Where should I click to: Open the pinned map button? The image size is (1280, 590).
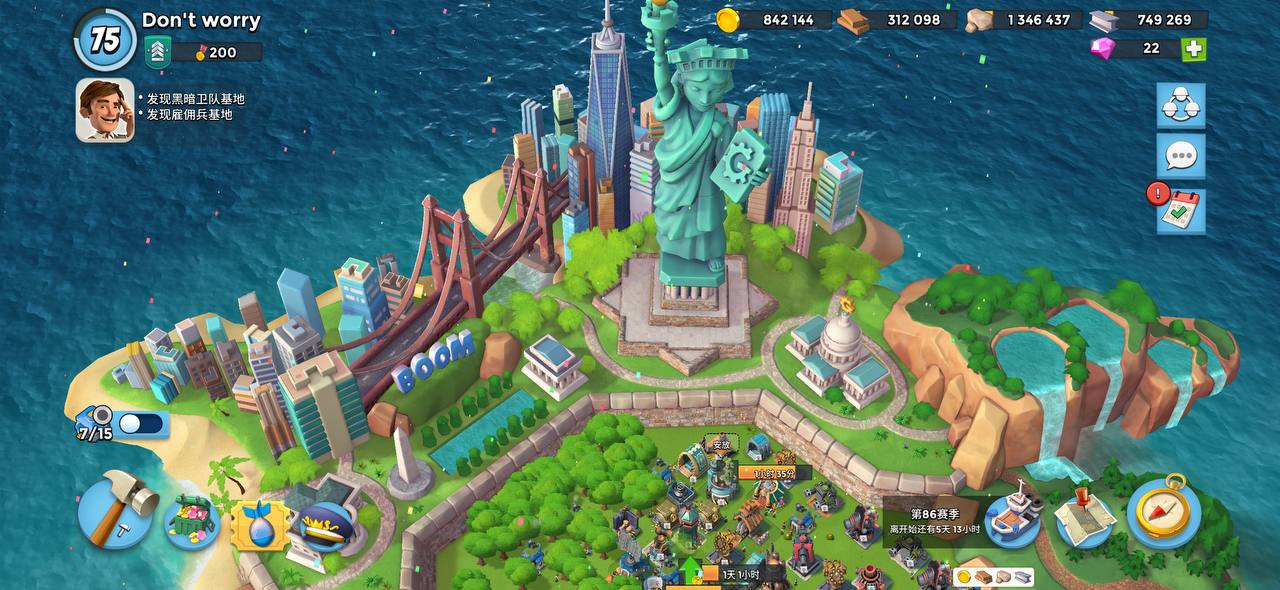[1085, 516]
